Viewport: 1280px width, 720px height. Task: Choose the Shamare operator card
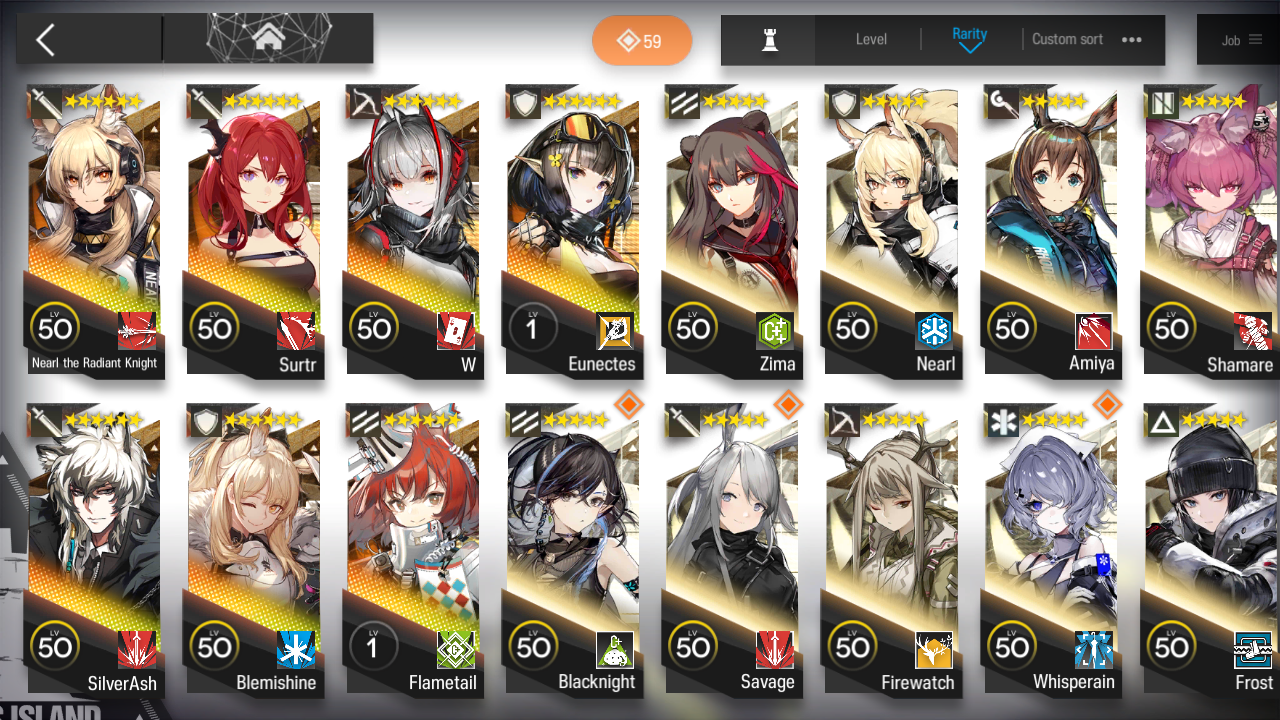[1210, 230]
